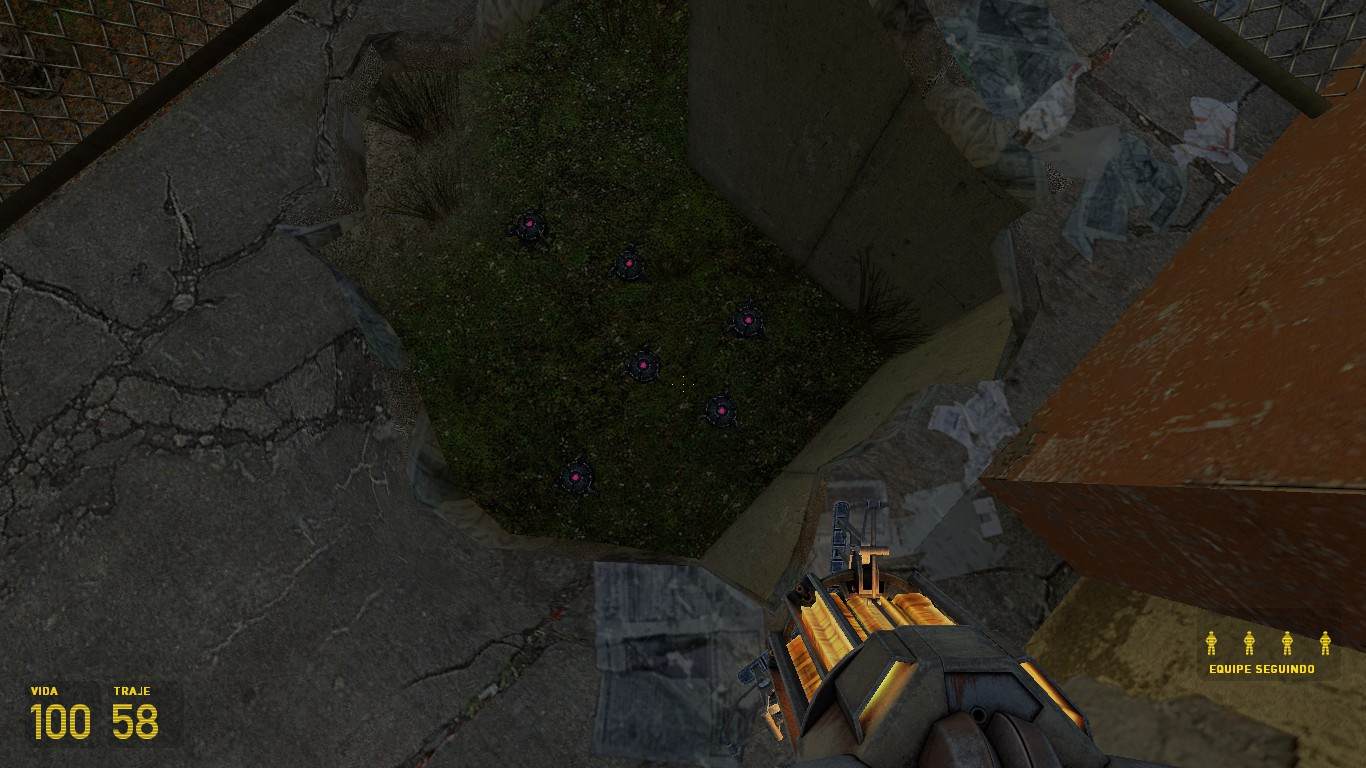
Task: Click the crosshair at screen center
Action: pos(683,384)
